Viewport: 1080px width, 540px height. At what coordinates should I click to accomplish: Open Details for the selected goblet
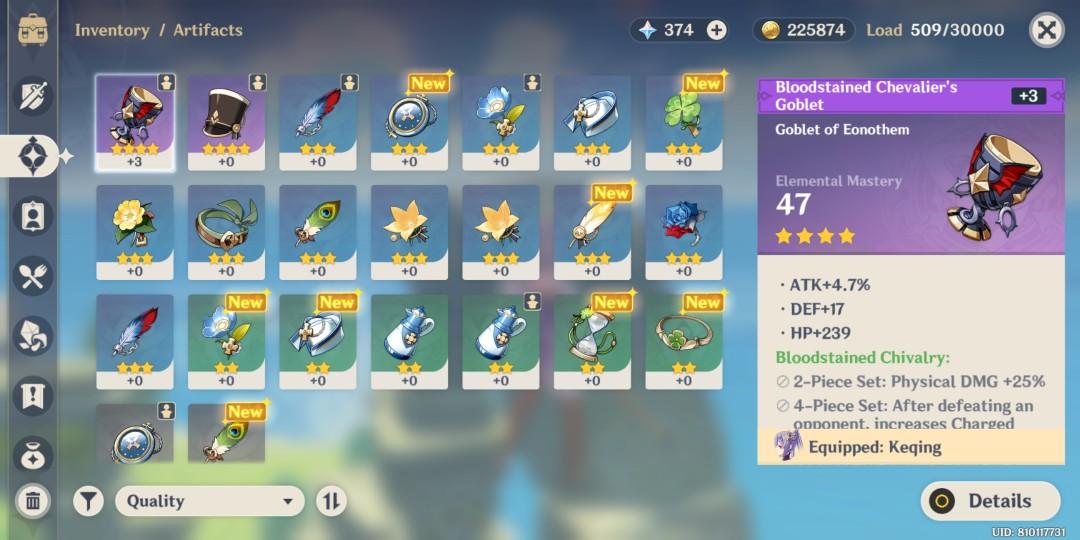(x=989, y=501)
